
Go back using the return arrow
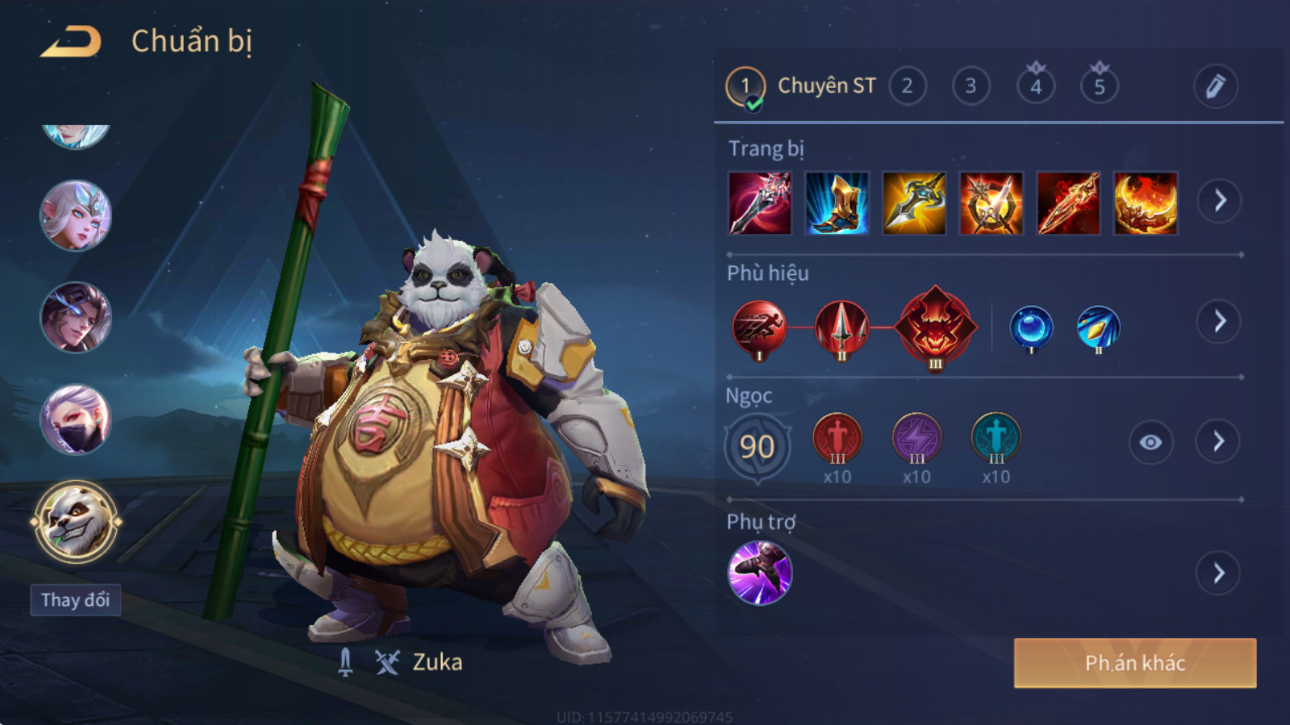[x=71, y=42]
